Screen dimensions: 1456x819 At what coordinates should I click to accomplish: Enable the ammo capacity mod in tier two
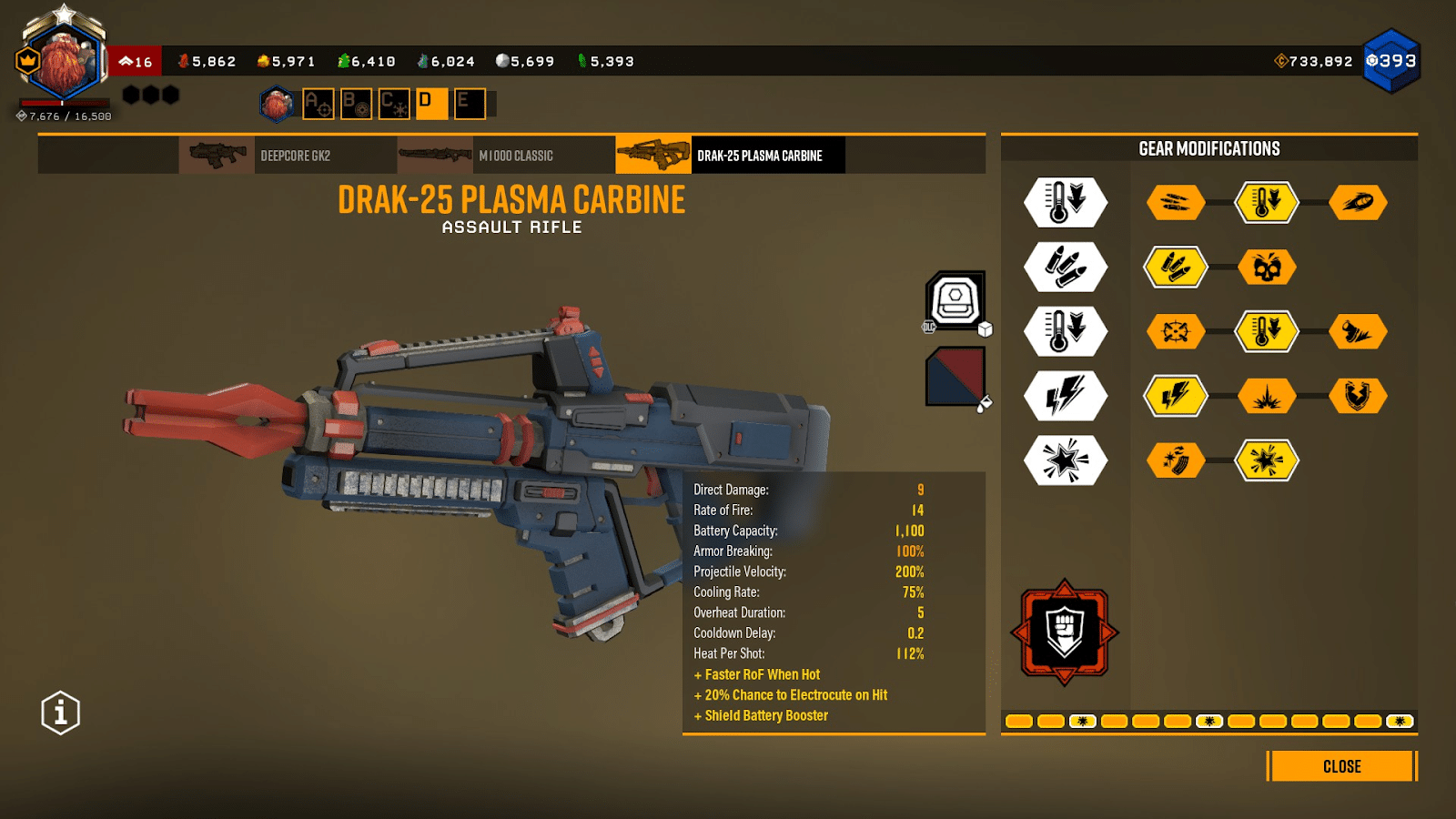tap(1176, 267)
